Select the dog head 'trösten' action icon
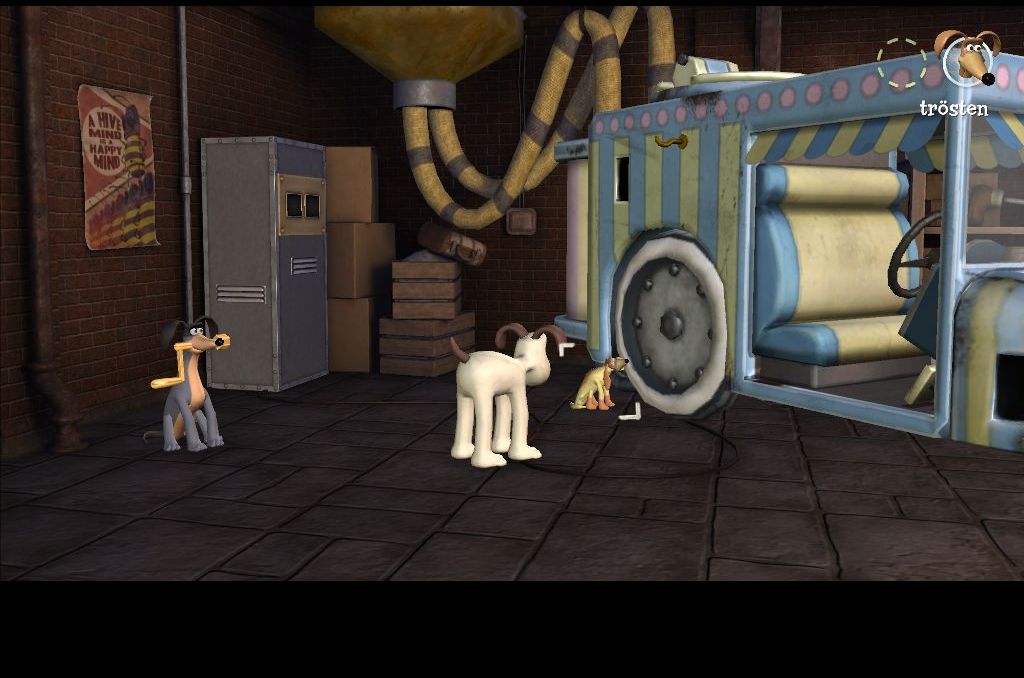This screenshot has width=1024, height=678. tap(966, 59)
